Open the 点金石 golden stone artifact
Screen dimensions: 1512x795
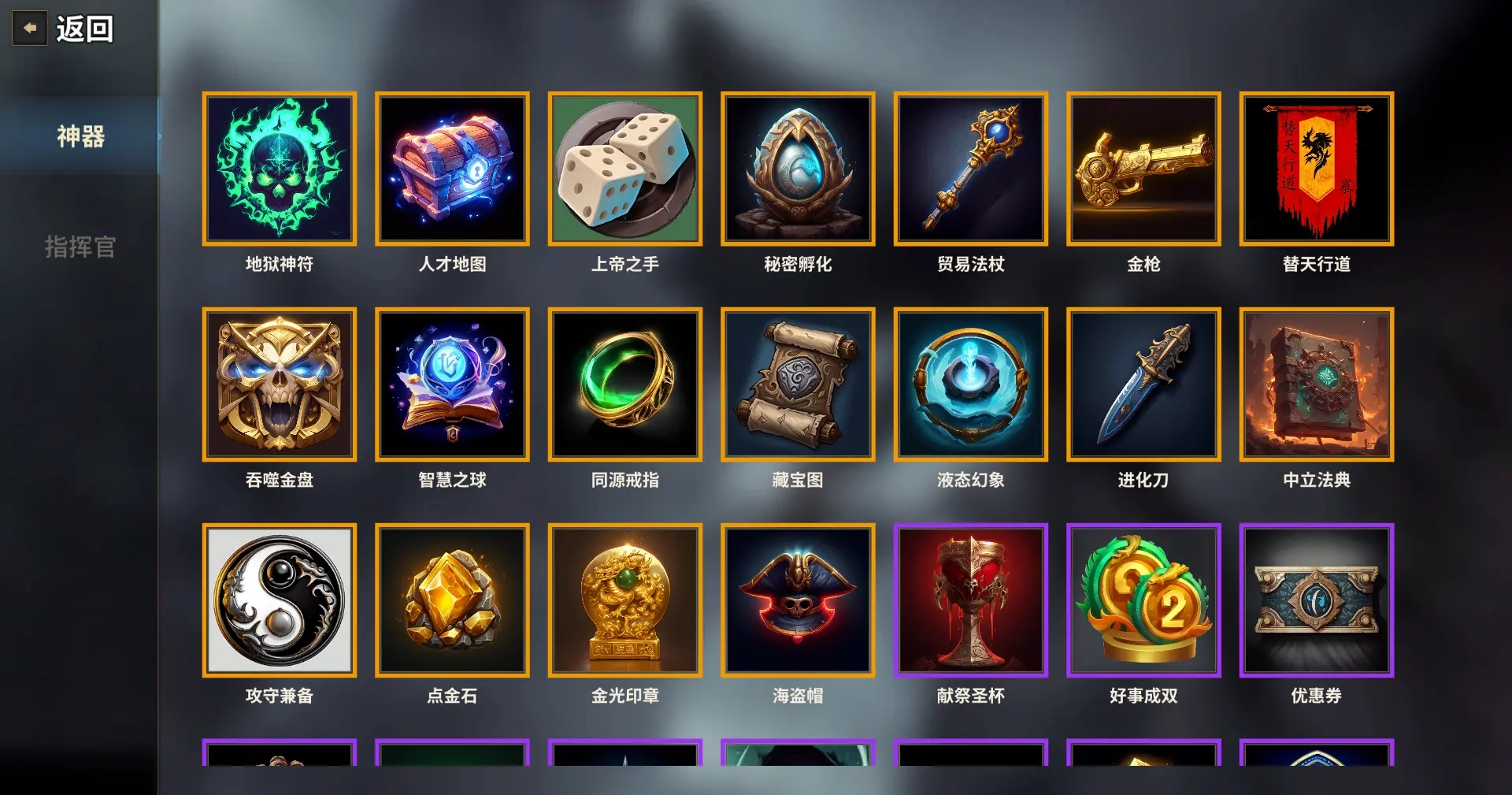point(453,599)
